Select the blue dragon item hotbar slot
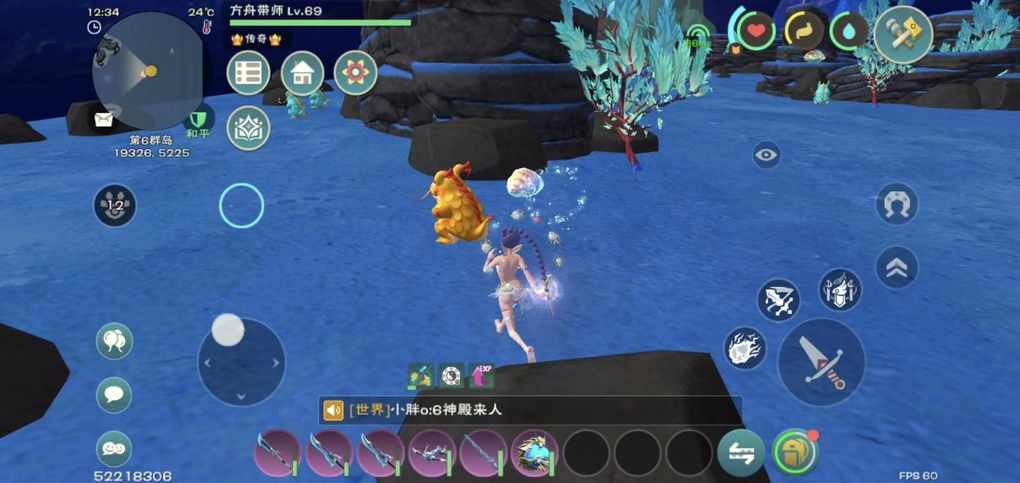 (x=535, y=454)
